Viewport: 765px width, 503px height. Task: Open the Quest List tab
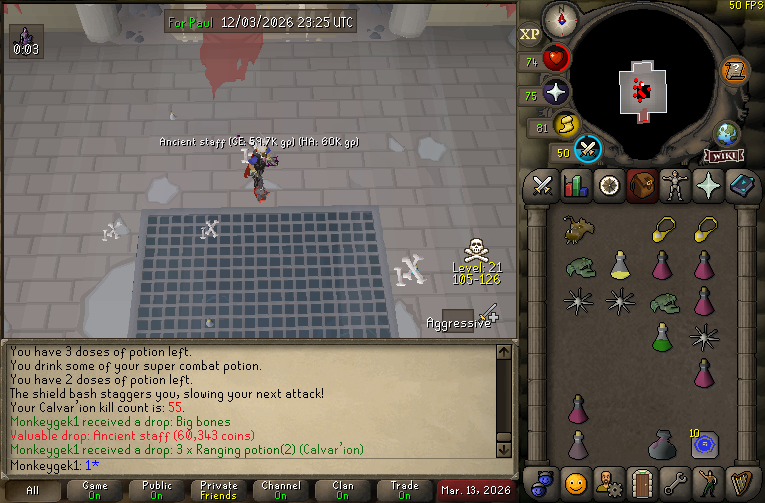[x=608, y=186]
